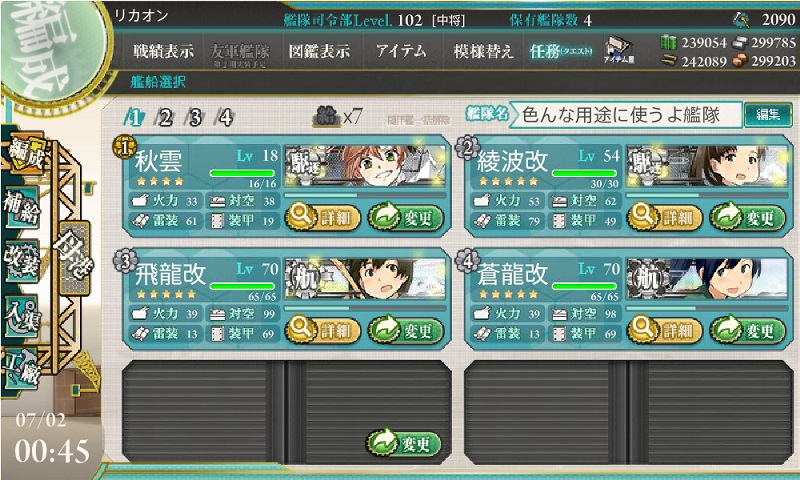Add a ship via the empty slot 変更 button
The height and width of the screenshot is (480, 800).
point(405,443)
